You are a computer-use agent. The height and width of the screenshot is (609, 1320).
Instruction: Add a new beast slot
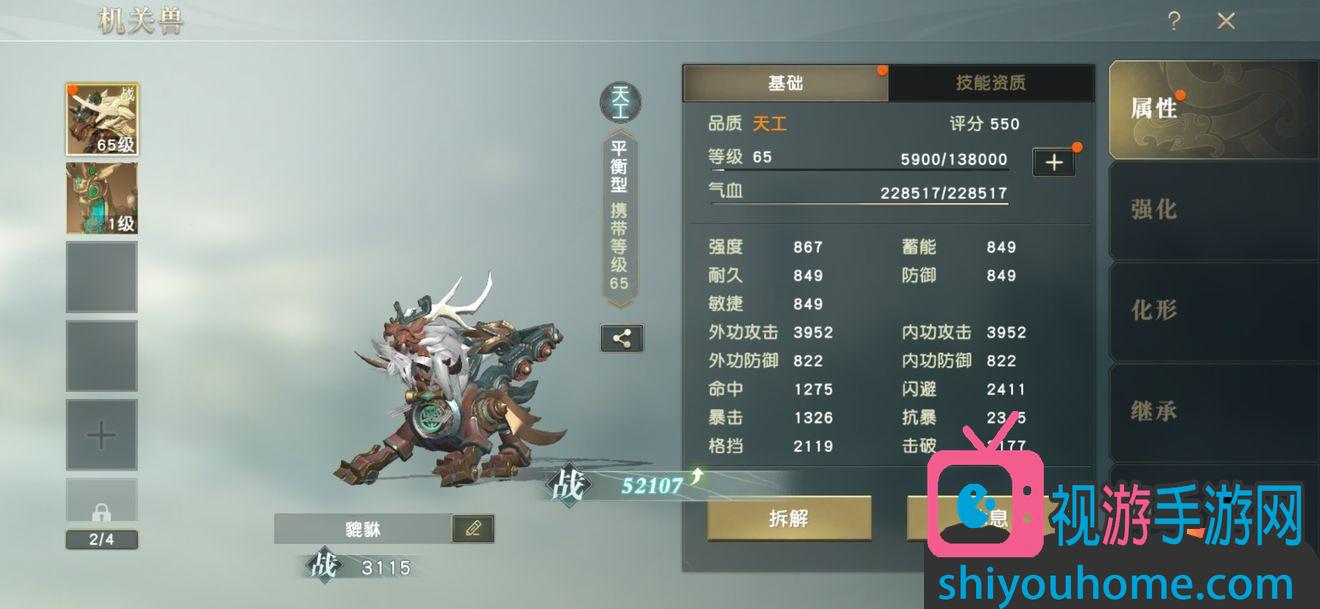pos(102,435)
